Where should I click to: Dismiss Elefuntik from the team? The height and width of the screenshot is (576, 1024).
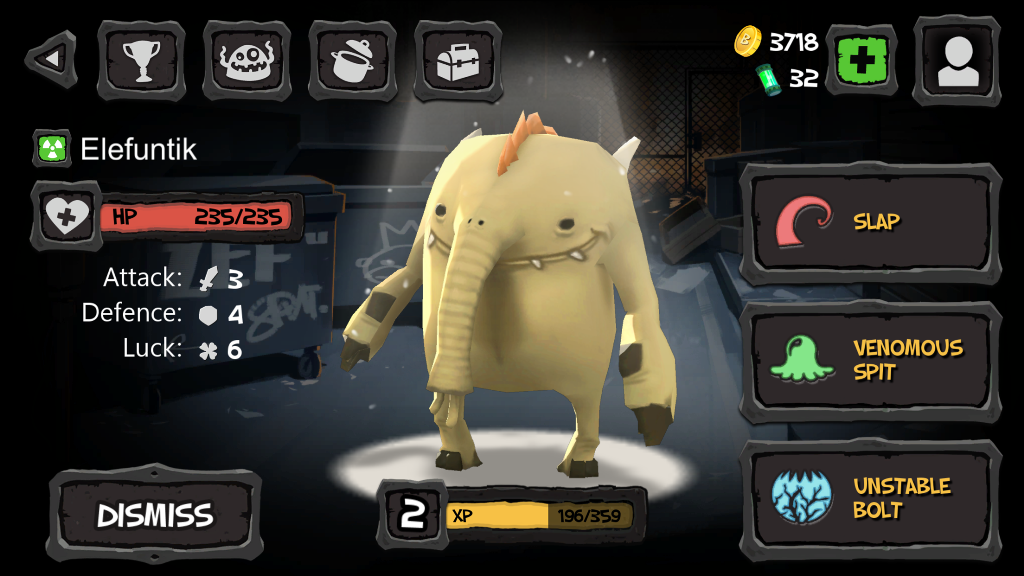tap(155, 515)
